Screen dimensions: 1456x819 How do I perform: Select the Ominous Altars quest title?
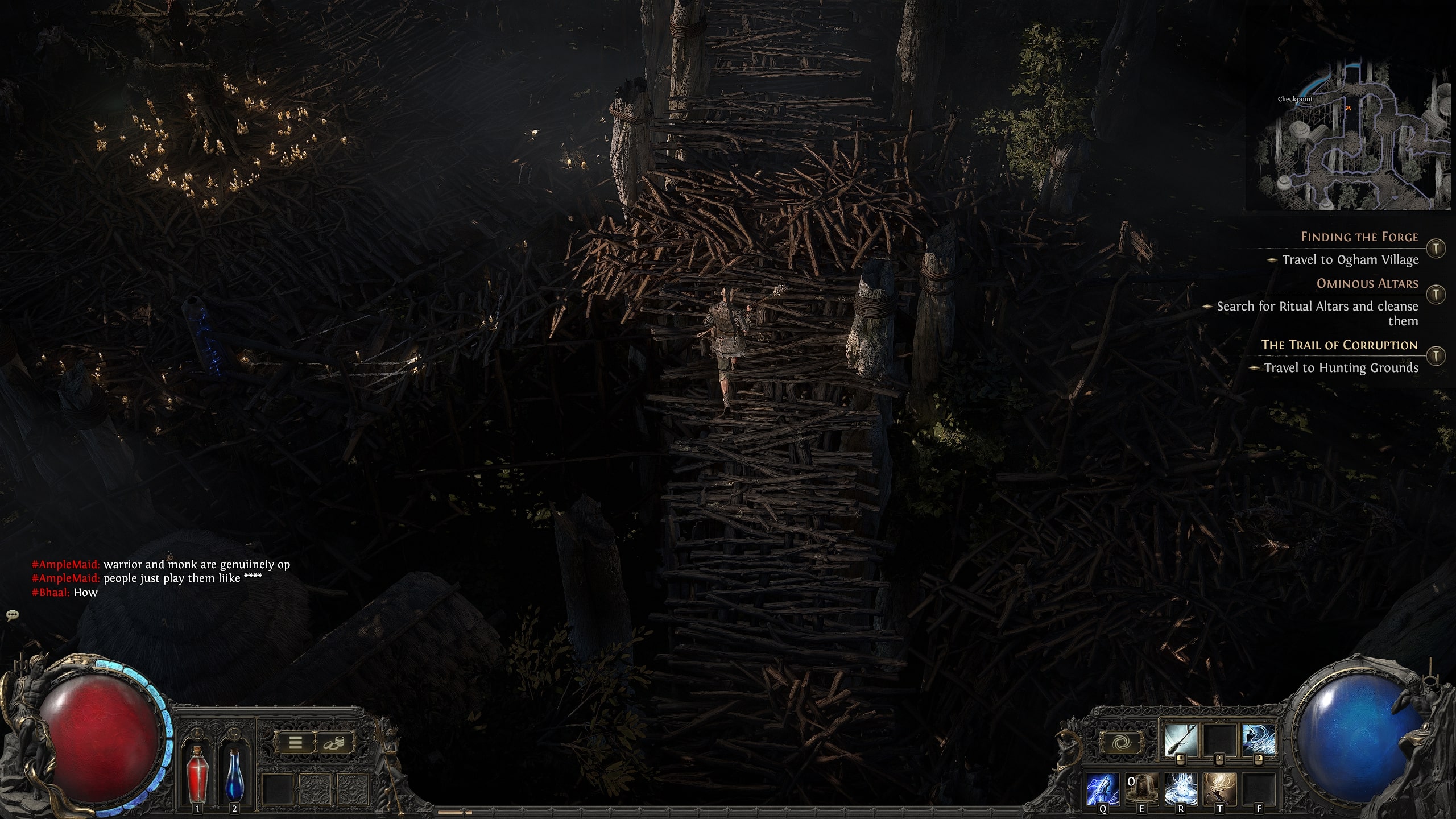(x=1367, y=283)
